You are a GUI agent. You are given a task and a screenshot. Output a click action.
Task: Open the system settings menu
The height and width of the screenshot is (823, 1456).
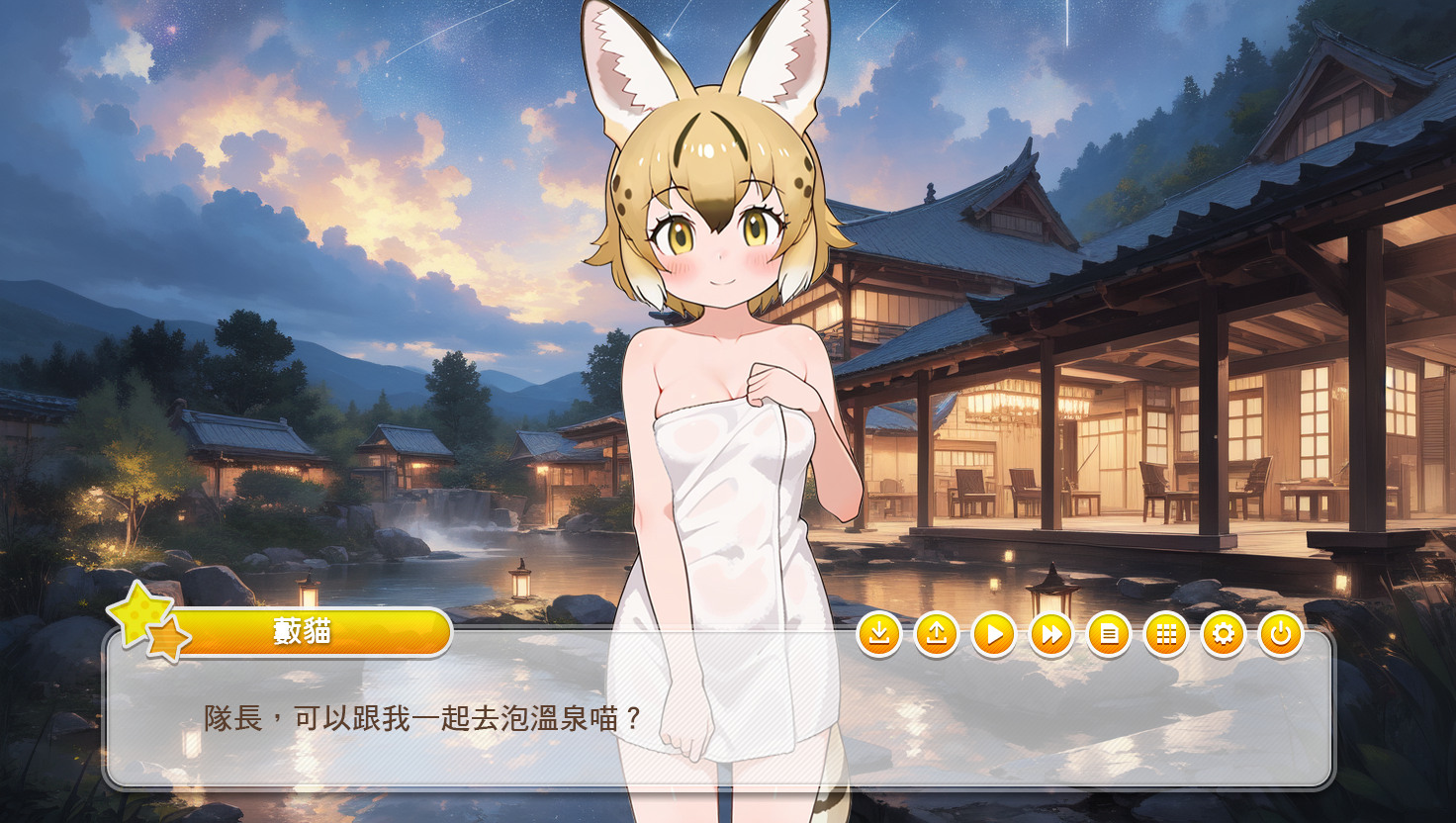coord(1223,634)
